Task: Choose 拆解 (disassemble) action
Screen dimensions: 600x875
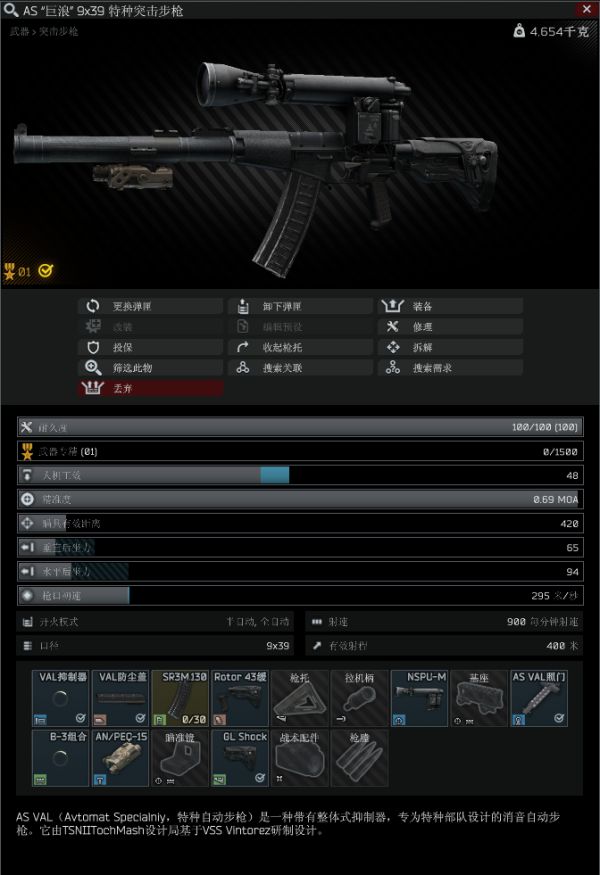Action: point(450,347)
